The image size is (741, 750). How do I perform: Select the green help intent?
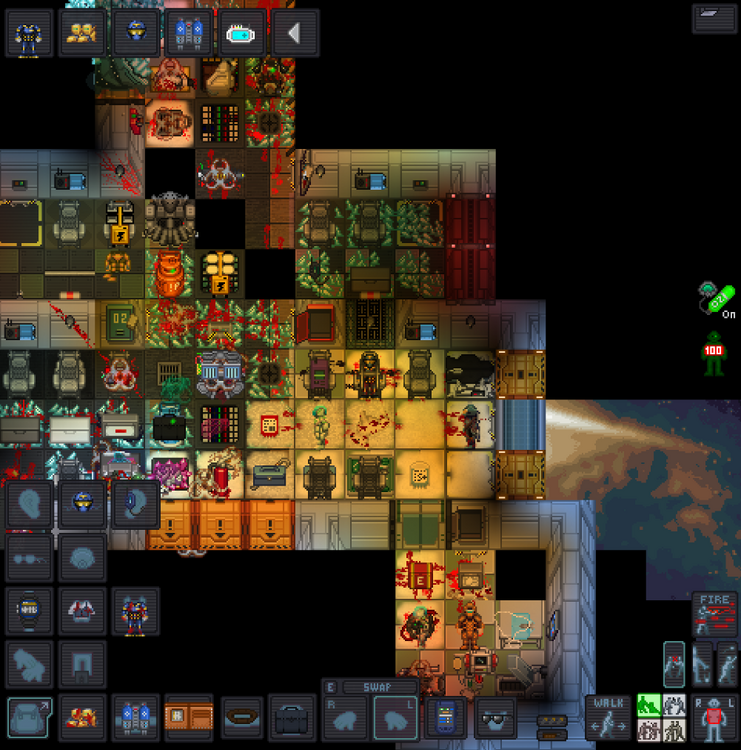click(x=648, y=705)
